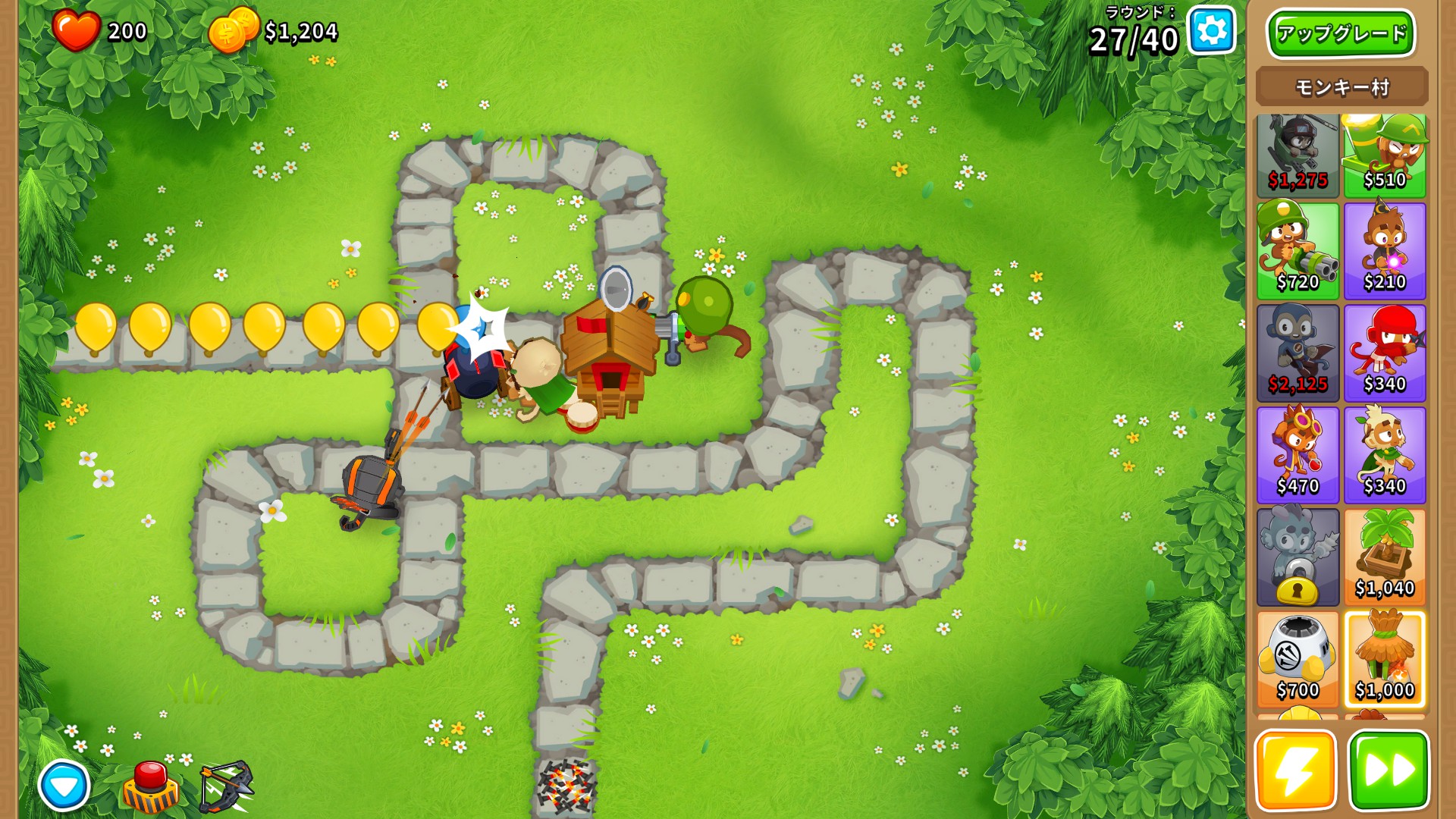Pick the Dartling Gunner priced $720
Image resolution: width=1456 pixels, height=819 pixels.
click(1298, 251)
